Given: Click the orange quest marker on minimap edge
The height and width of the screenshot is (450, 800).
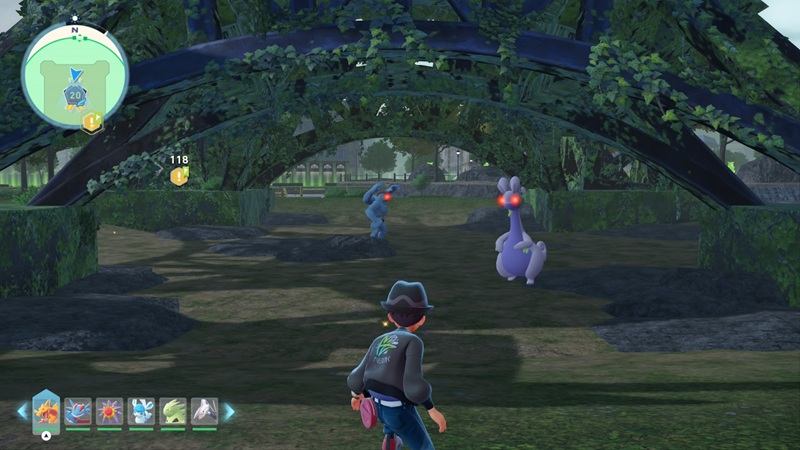Looking at the screenshot, I should point(92,122).
